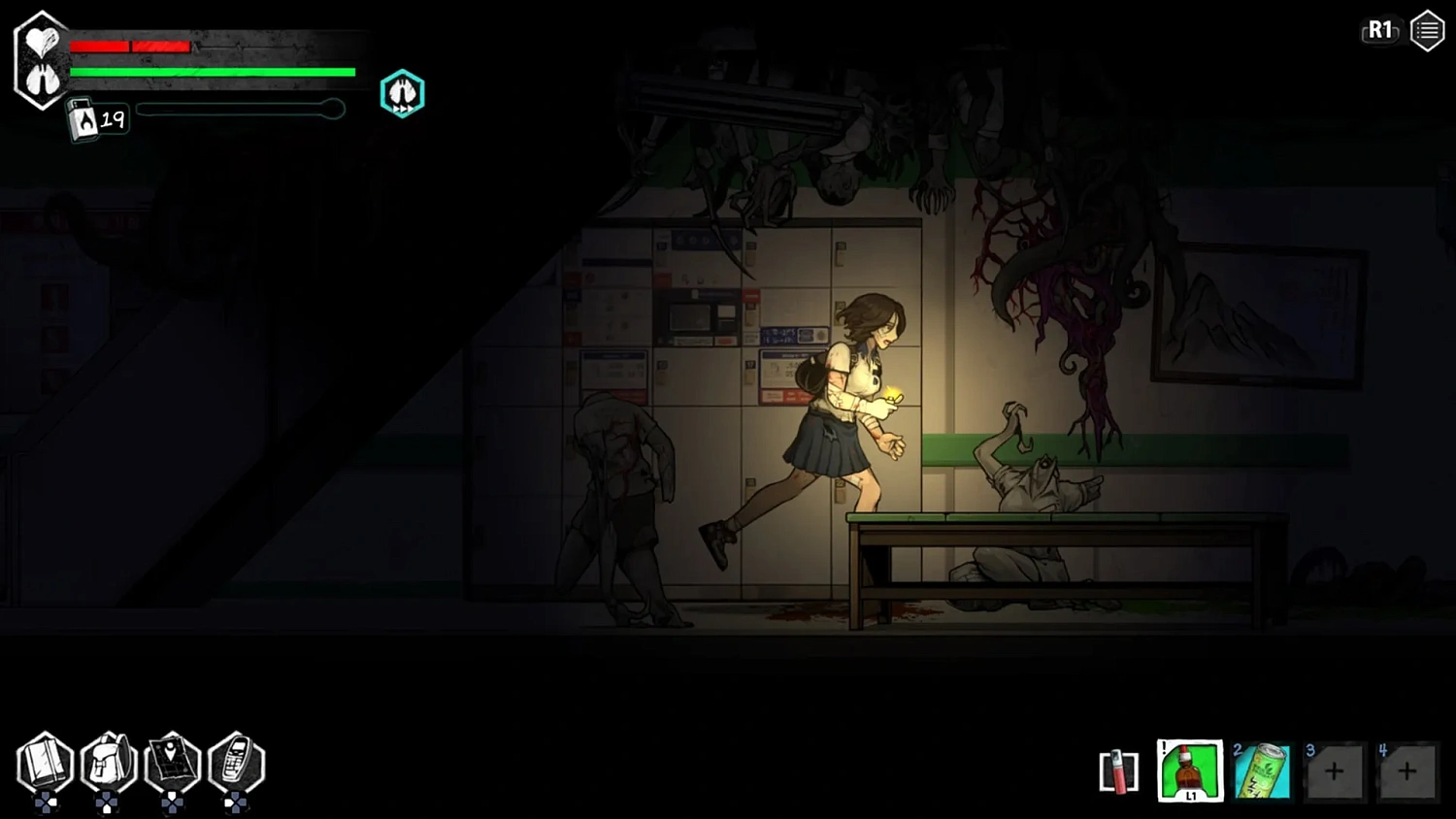Click the R1 shoulder button label
The height and width of the screenshot is (819, 1456).
(x=1379, y=30)
